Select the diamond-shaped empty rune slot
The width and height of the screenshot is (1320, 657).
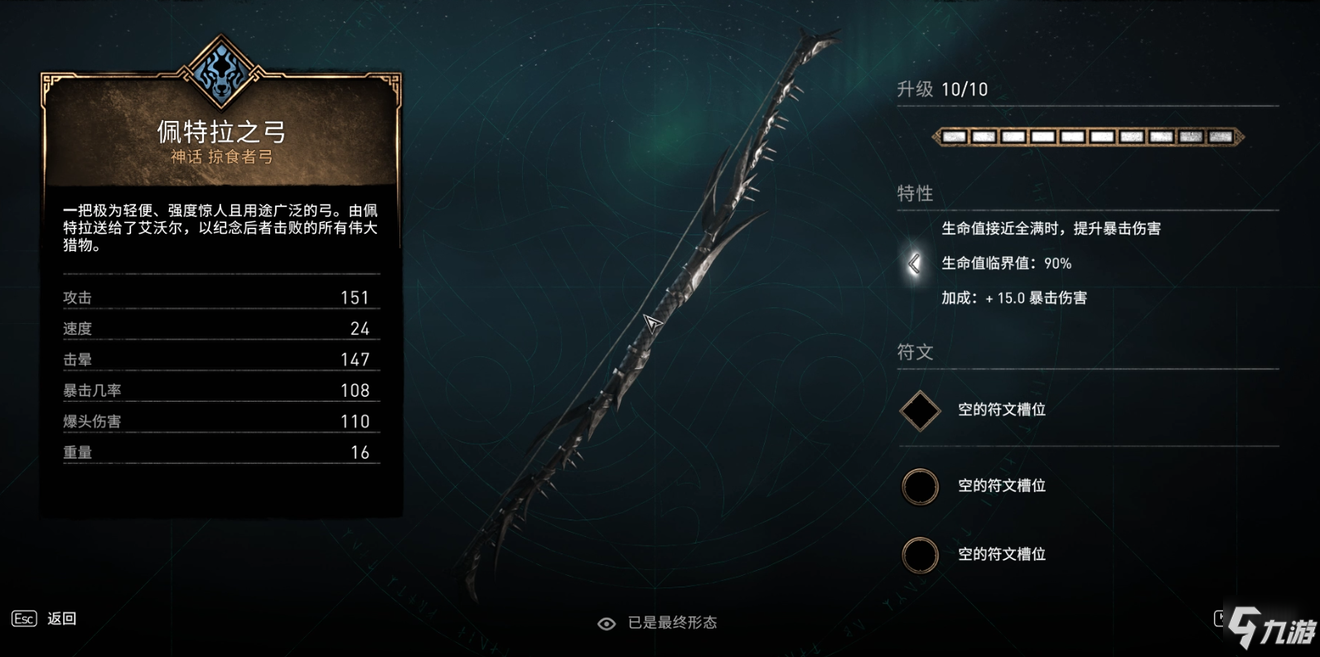click(920, 410)
